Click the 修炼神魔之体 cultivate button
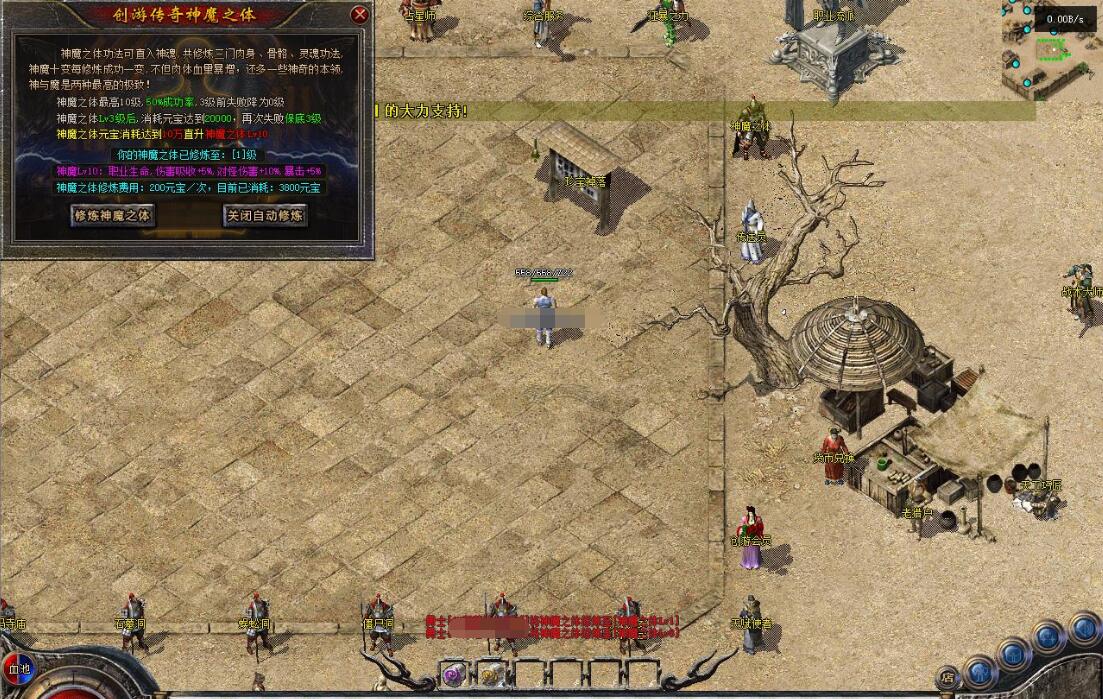The image size is (1103, 699). pos(113,215)
